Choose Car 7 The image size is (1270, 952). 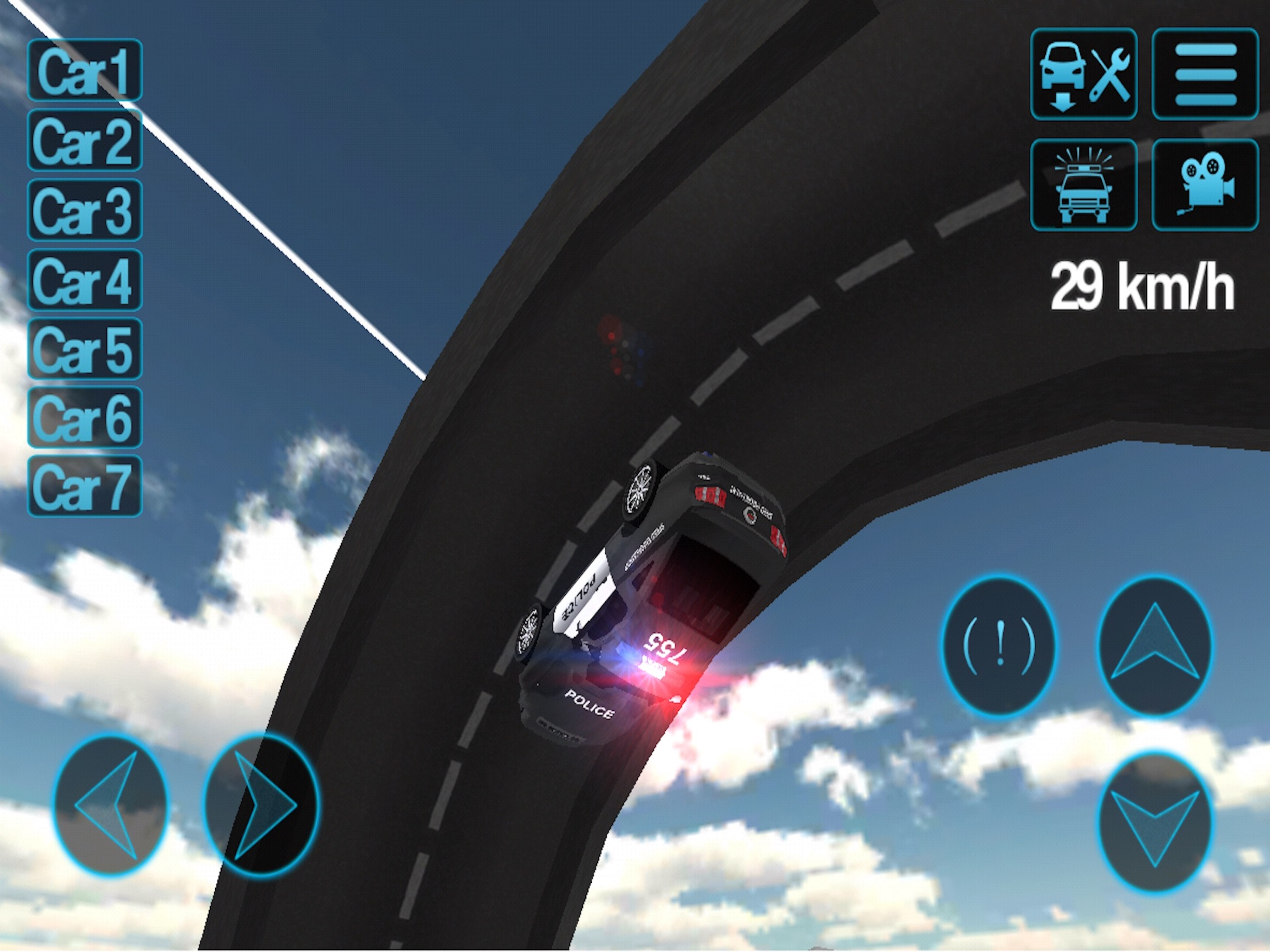point(85,487)
